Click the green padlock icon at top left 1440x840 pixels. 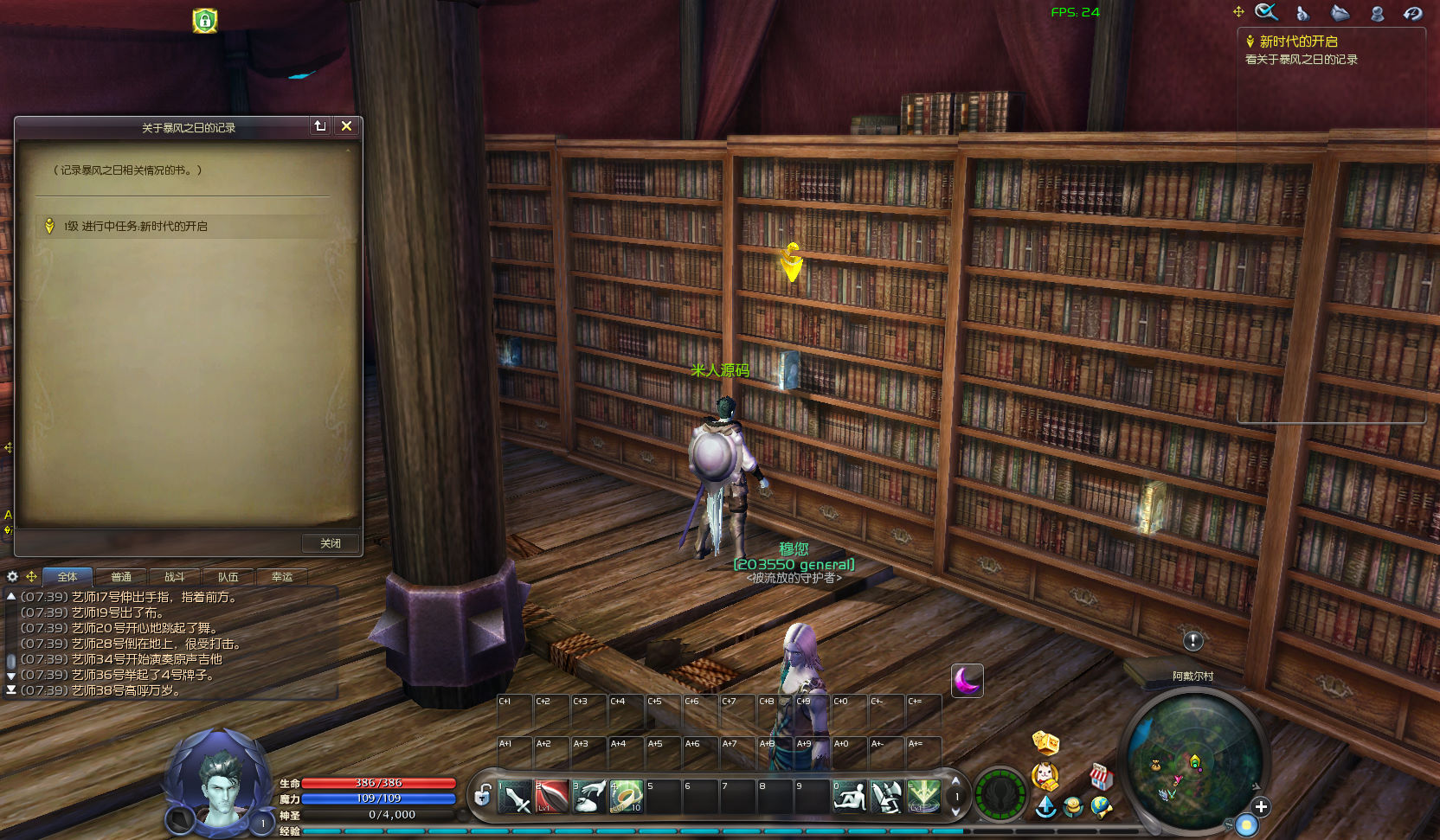coord(205,21)
